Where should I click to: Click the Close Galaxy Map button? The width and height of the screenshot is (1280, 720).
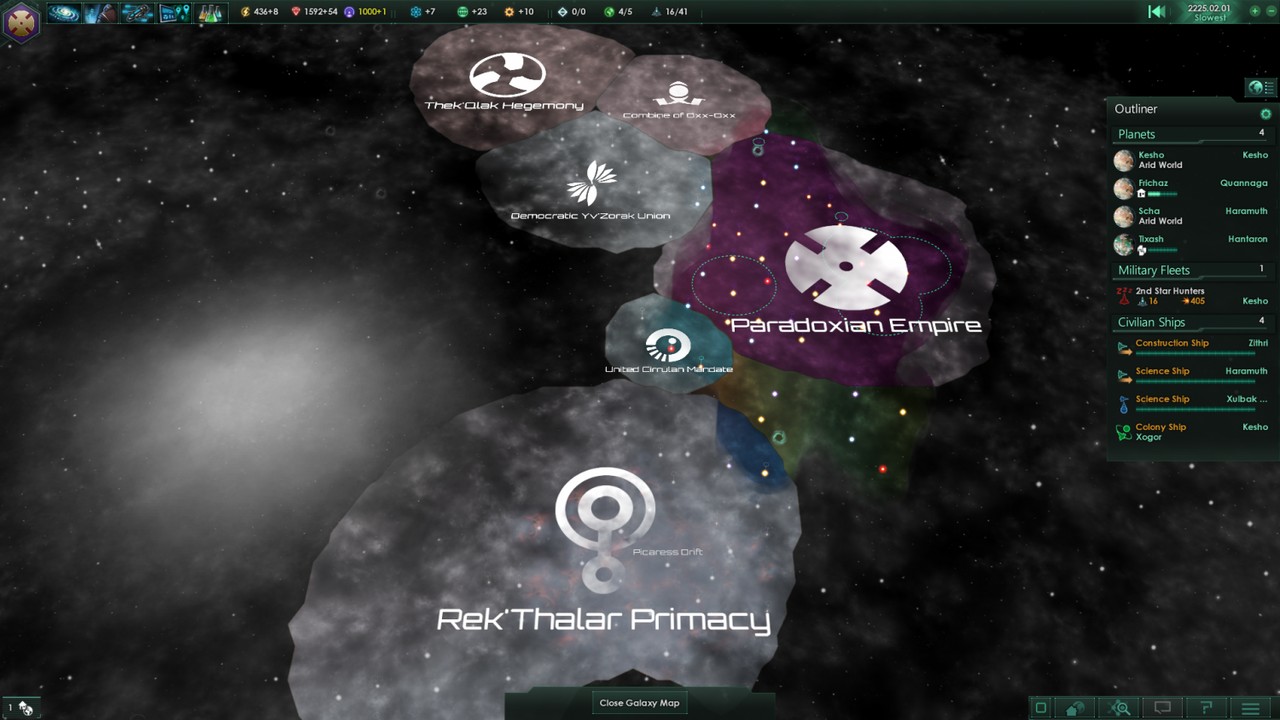pyautogui.click(x=639, y=702)
